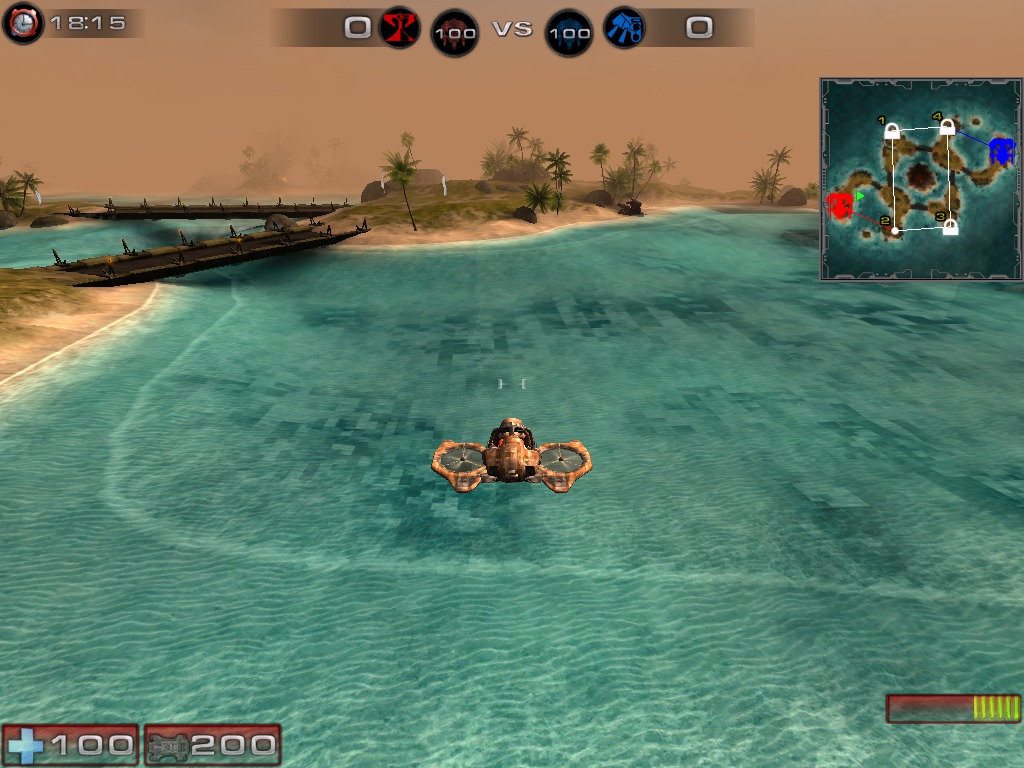
Task: Click the red team emblem in the scoreboard
Action: tap(399, 28)
